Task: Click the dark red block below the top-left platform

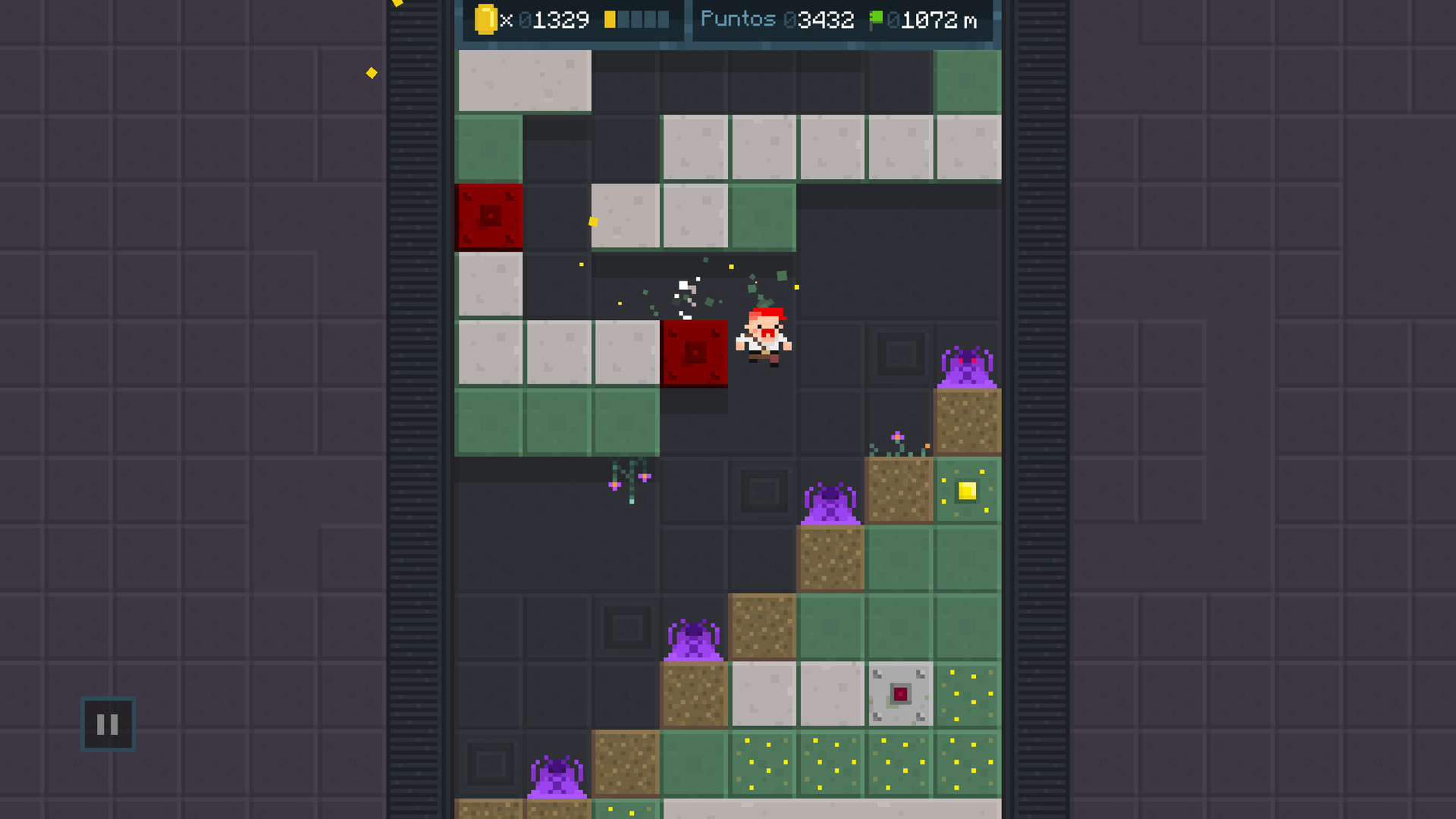Action: pyautogui.click(x=489, y=218)
